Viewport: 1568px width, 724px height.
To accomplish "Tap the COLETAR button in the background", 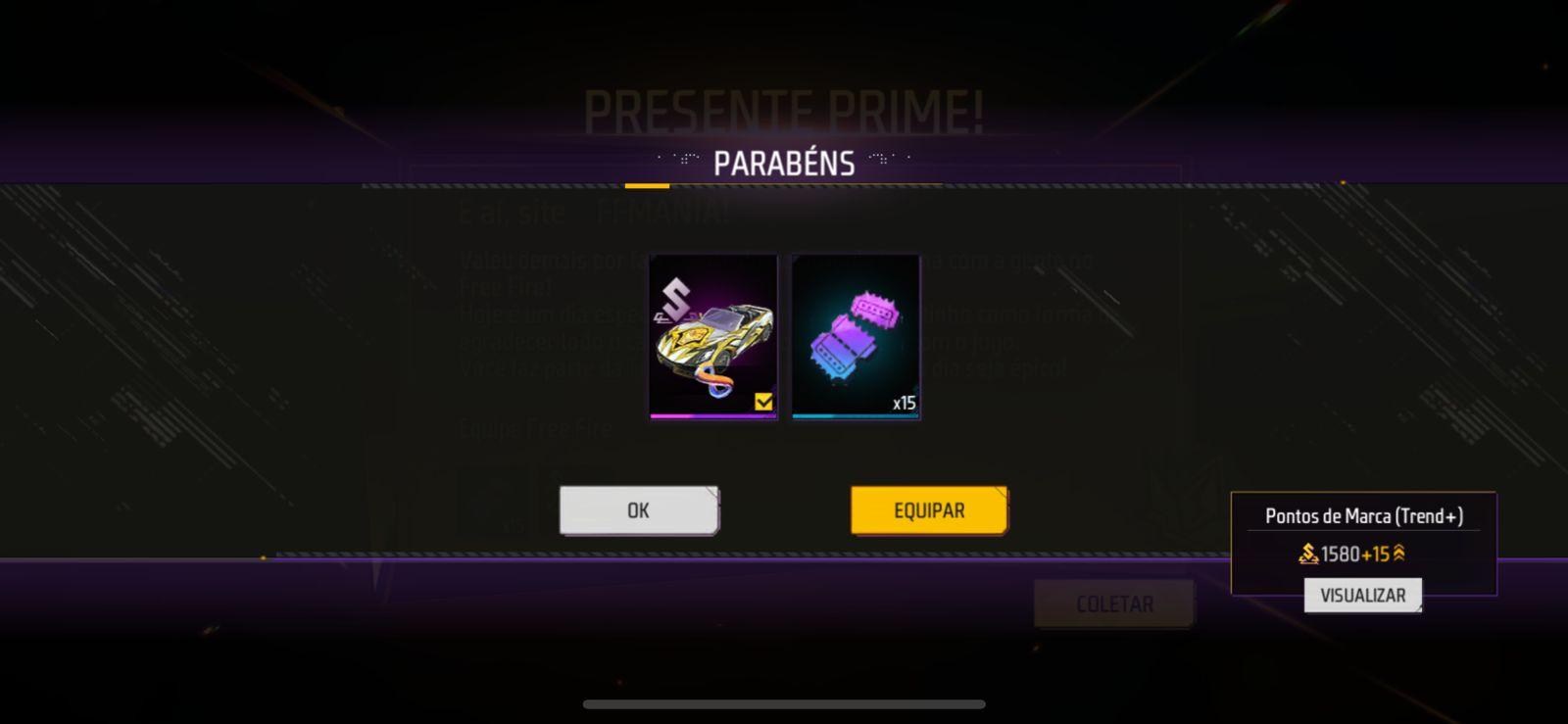I will click(x=1113, y=603).
